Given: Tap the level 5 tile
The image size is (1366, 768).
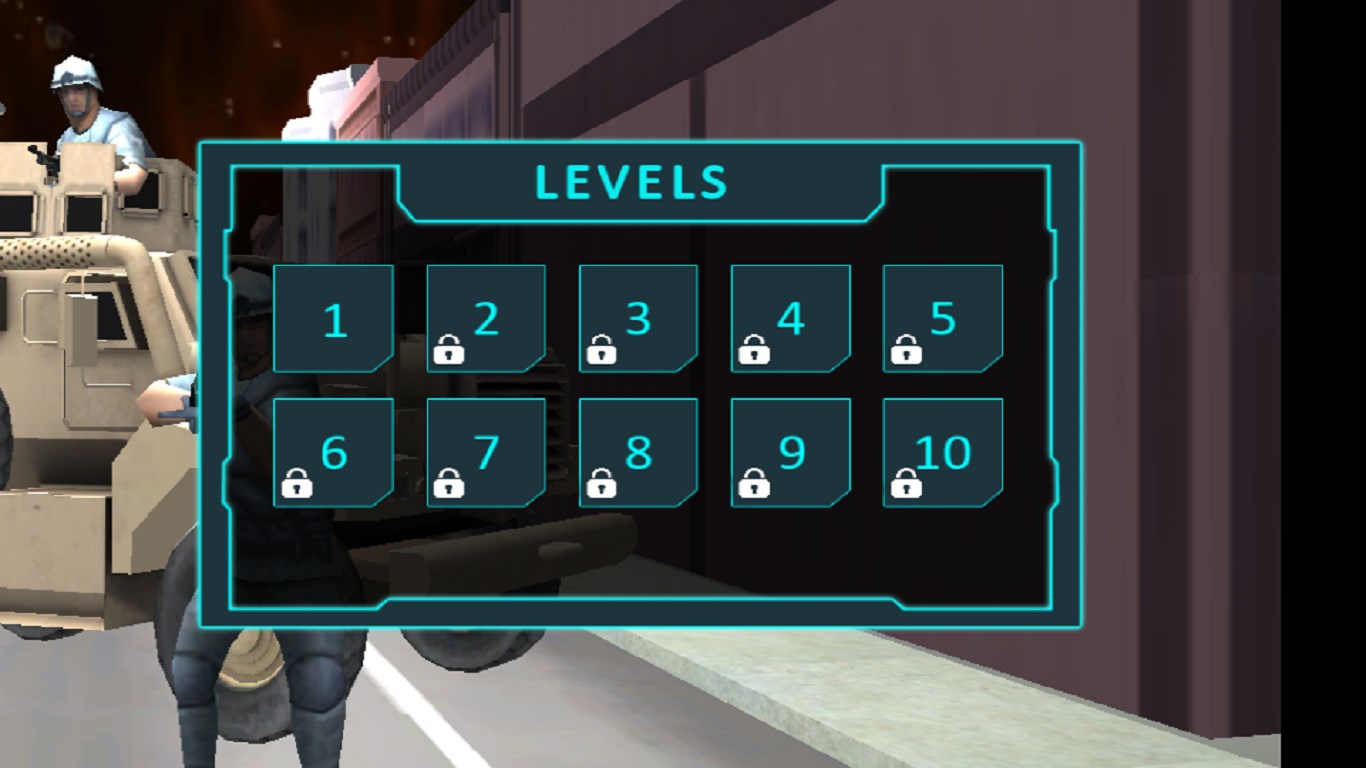Looking at the screenshot, I should click(x=942, y=319).
